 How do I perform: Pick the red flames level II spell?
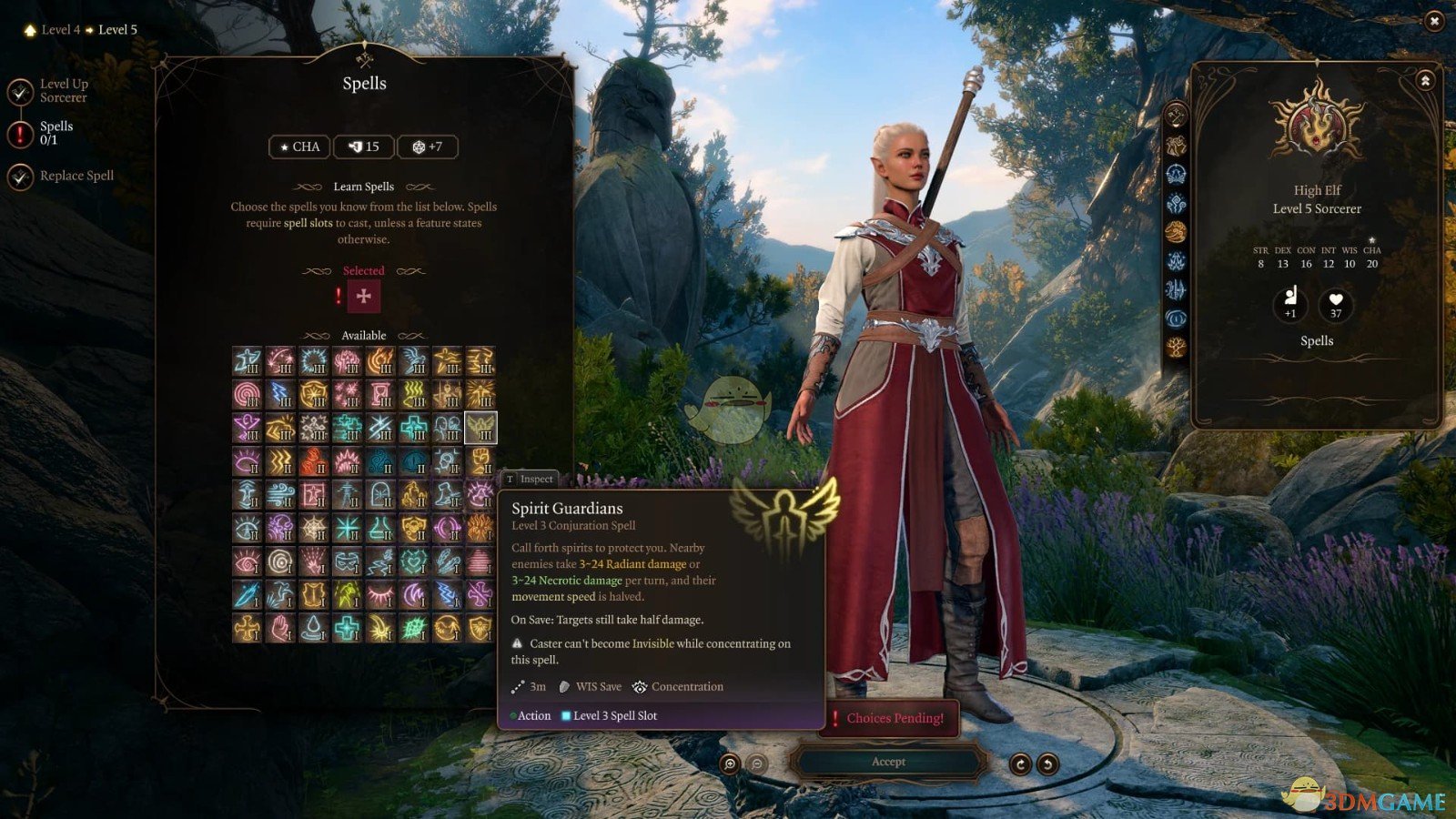(x=314, y=460)
